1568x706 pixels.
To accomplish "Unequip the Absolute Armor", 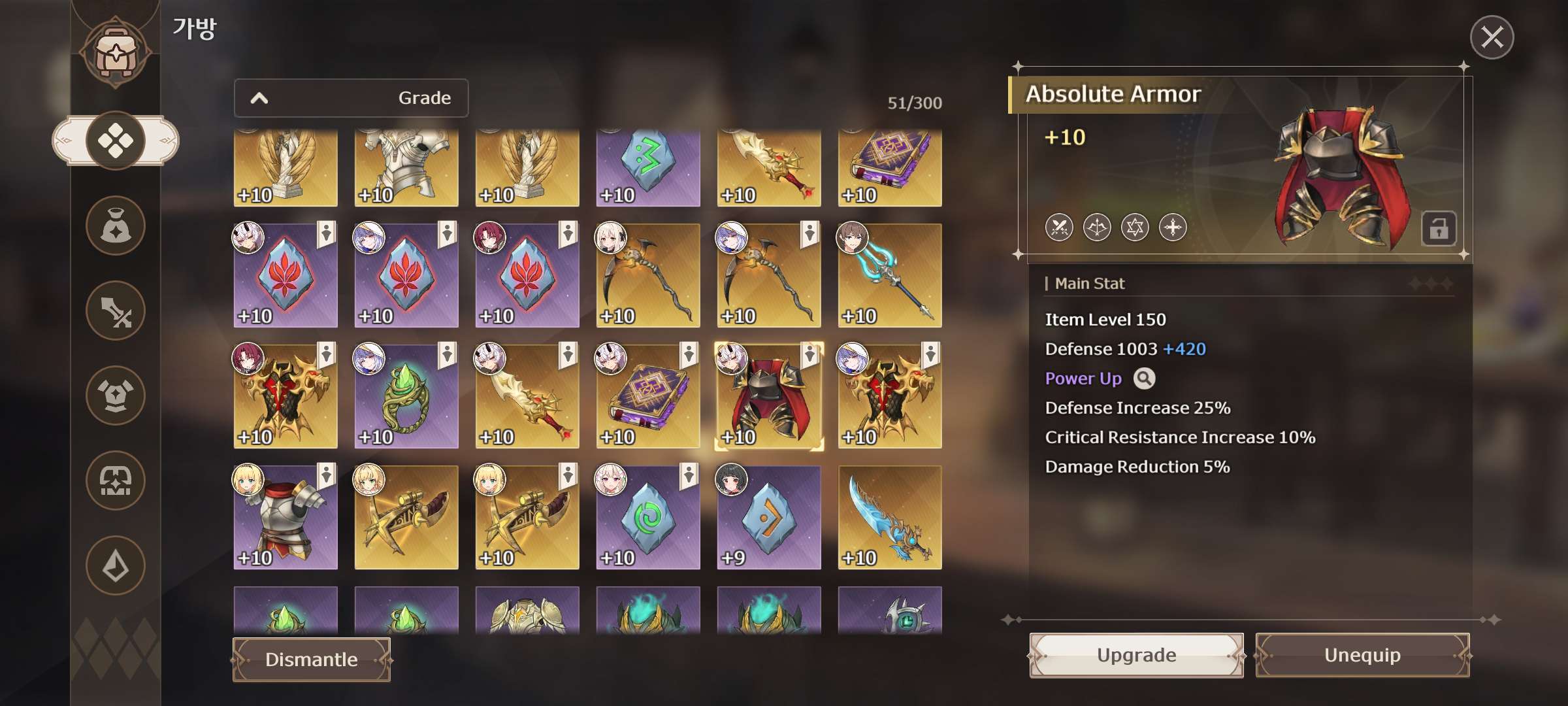I will (1362, 655).
